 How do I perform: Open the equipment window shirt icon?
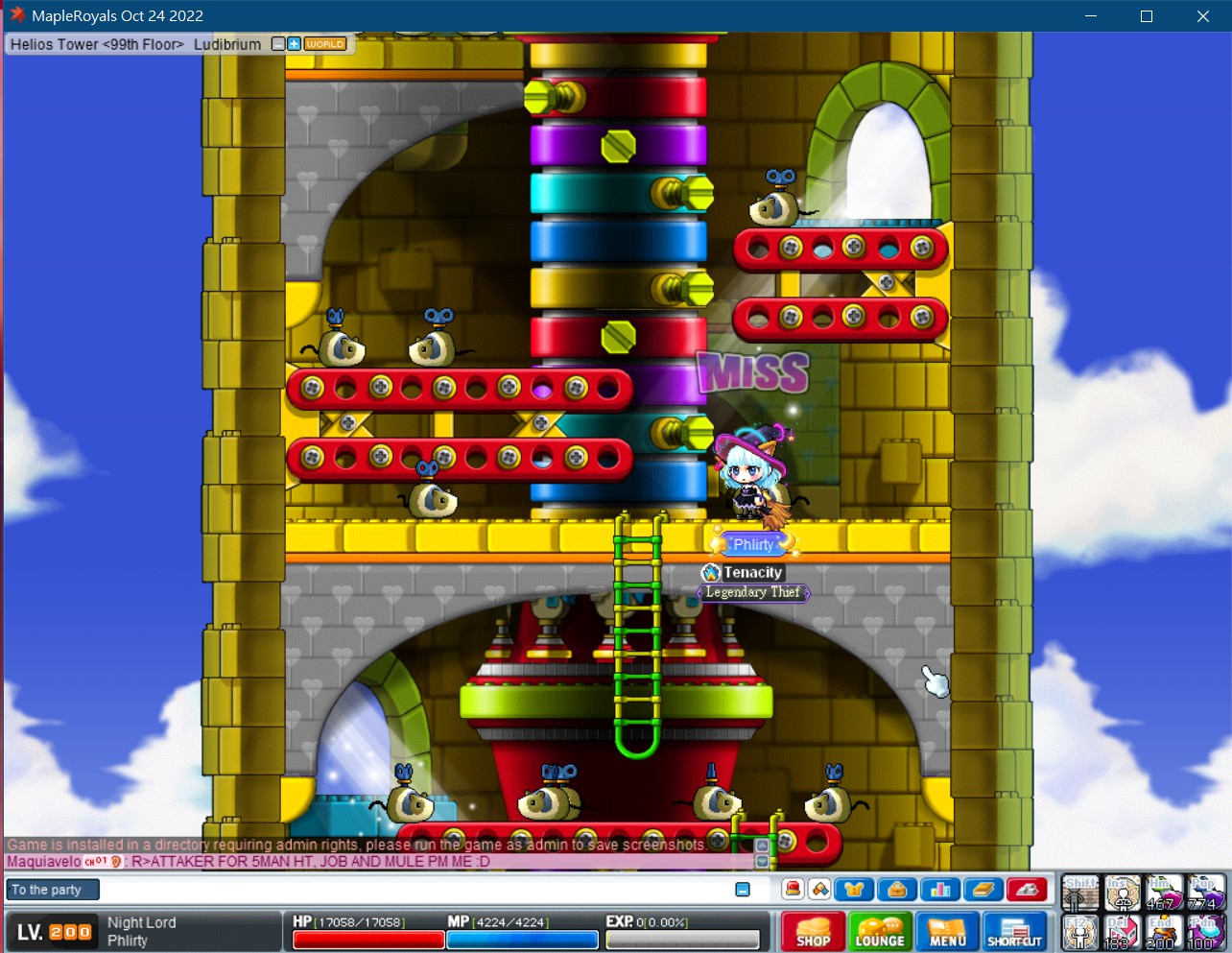pyautogui.click(x=854, y=890)
